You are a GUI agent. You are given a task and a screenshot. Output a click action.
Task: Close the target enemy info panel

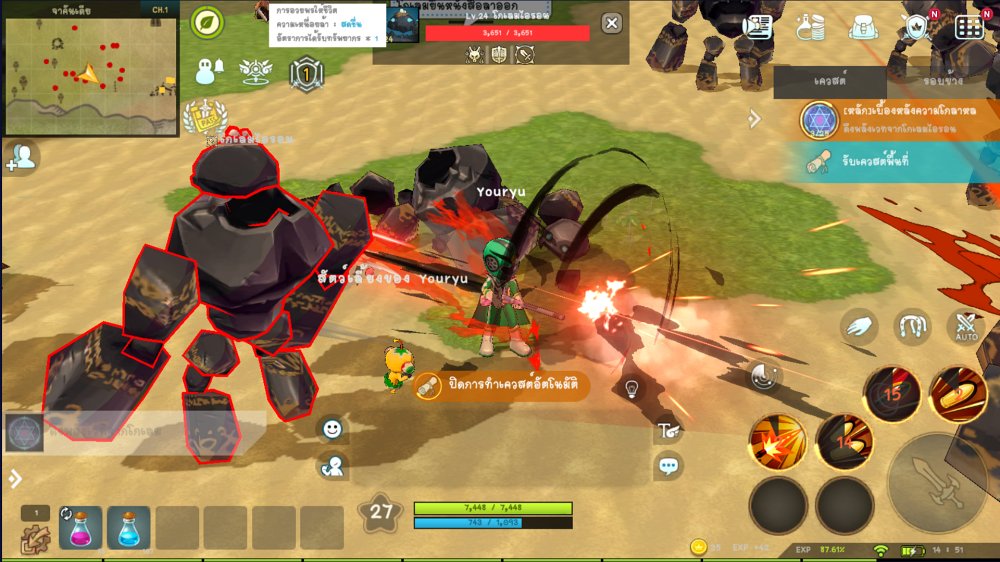pos(611,24)
